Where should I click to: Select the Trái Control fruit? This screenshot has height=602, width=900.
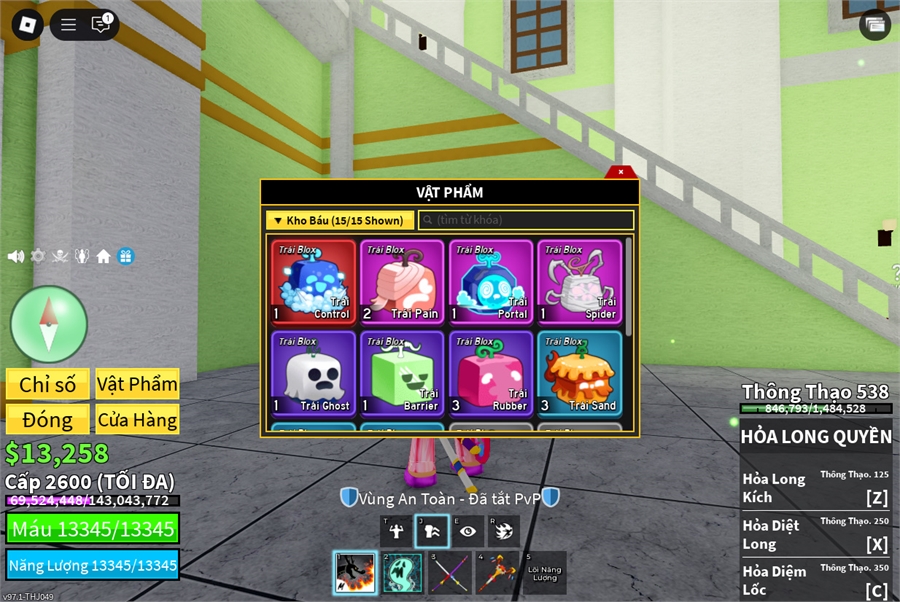click(313, 282)
